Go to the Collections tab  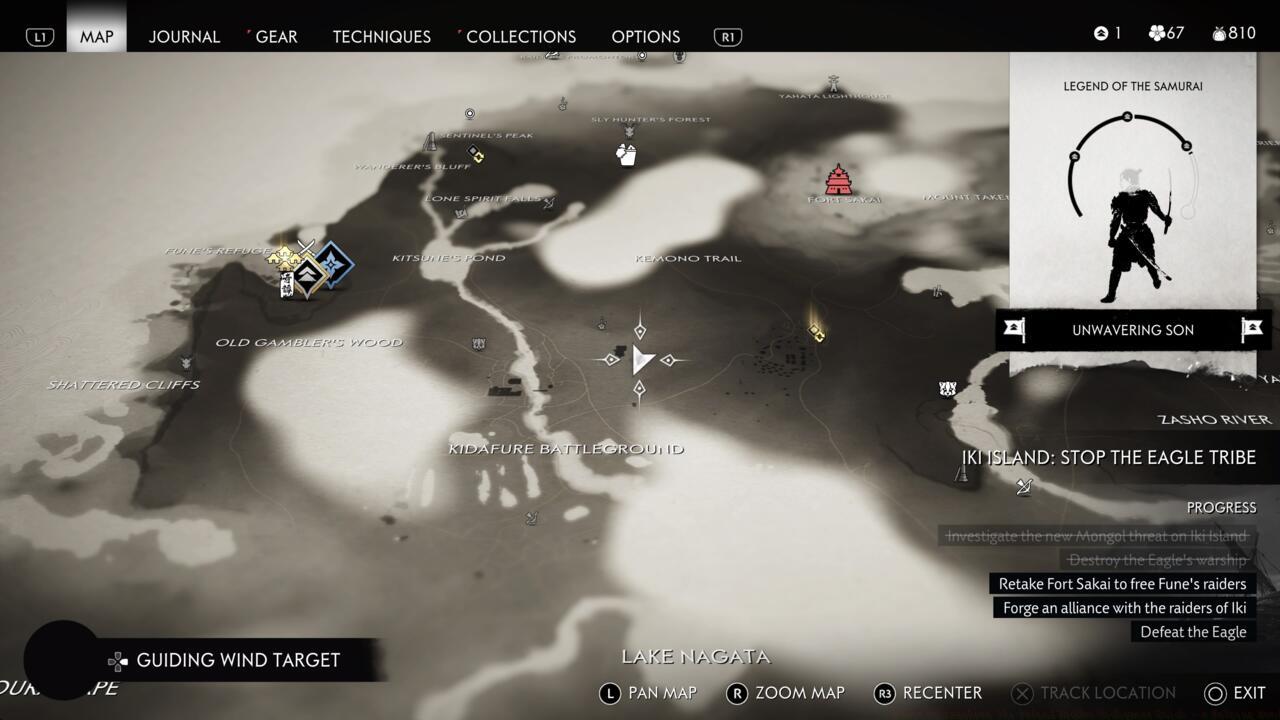[x=520, y=36]
